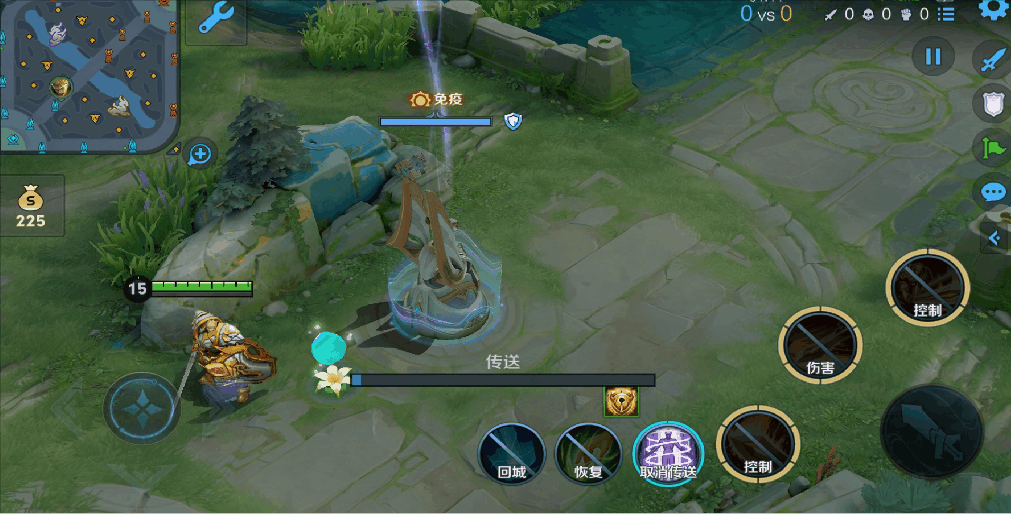This screenshot has height=514, width=1011.
Task: Show the scoreboard list icon
Action: (x=947, y=14)
